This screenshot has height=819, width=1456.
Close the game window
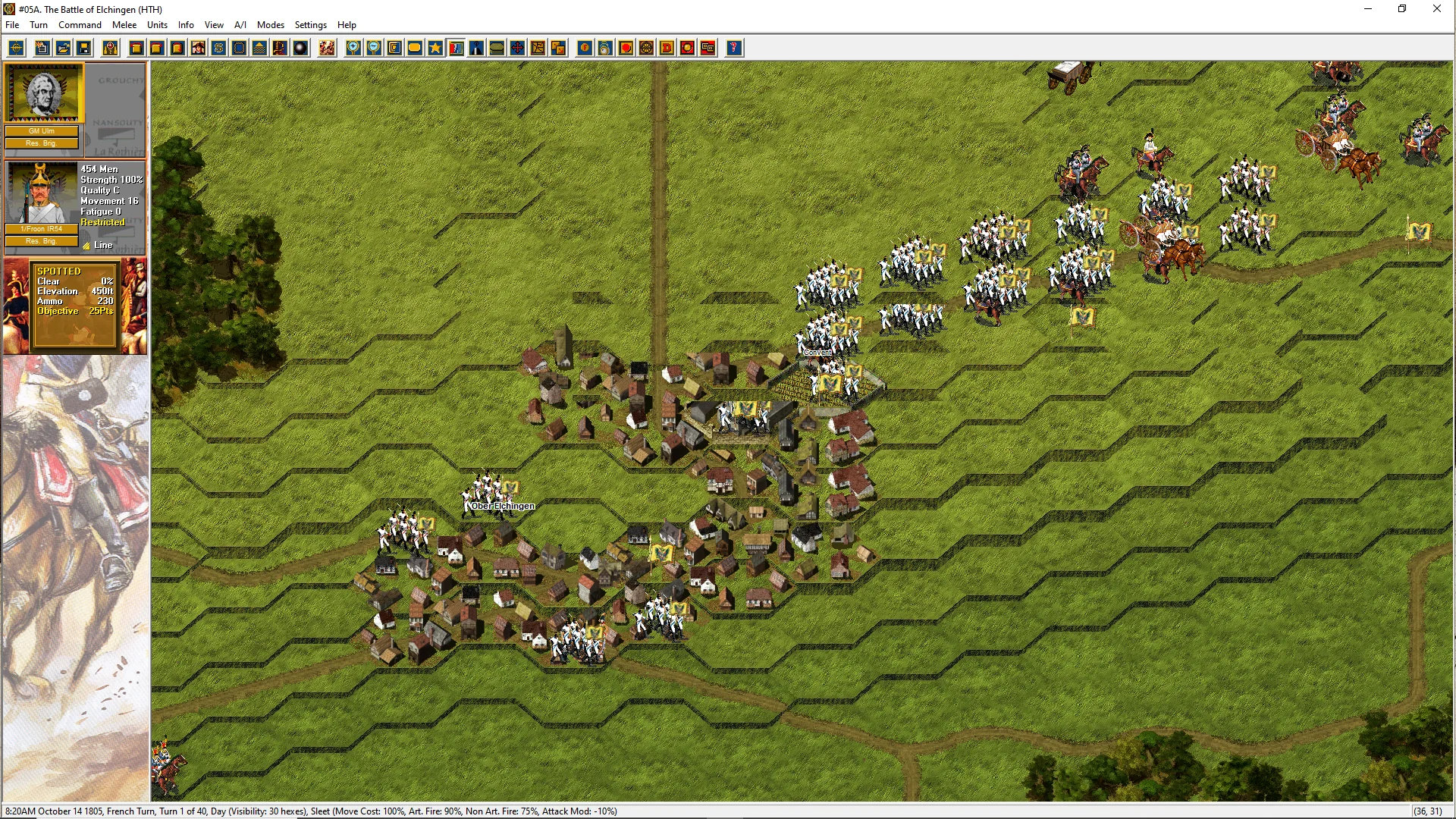click(1436, 9)
